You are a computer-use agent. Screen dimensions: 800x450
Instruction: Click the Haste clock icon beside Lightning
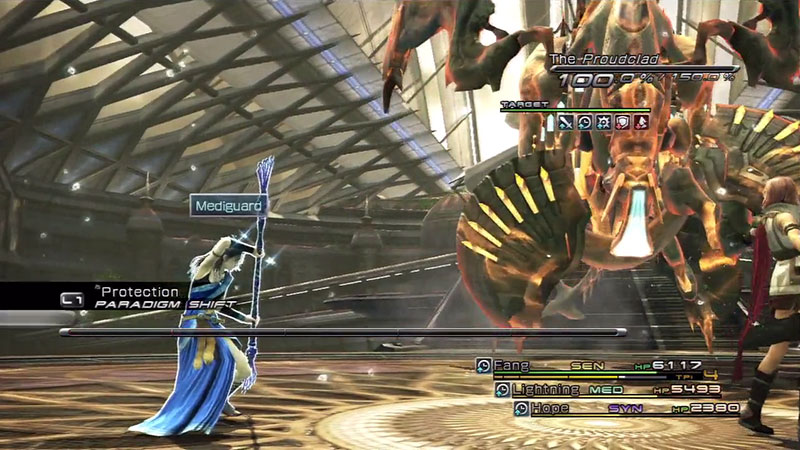coord(502,388)
